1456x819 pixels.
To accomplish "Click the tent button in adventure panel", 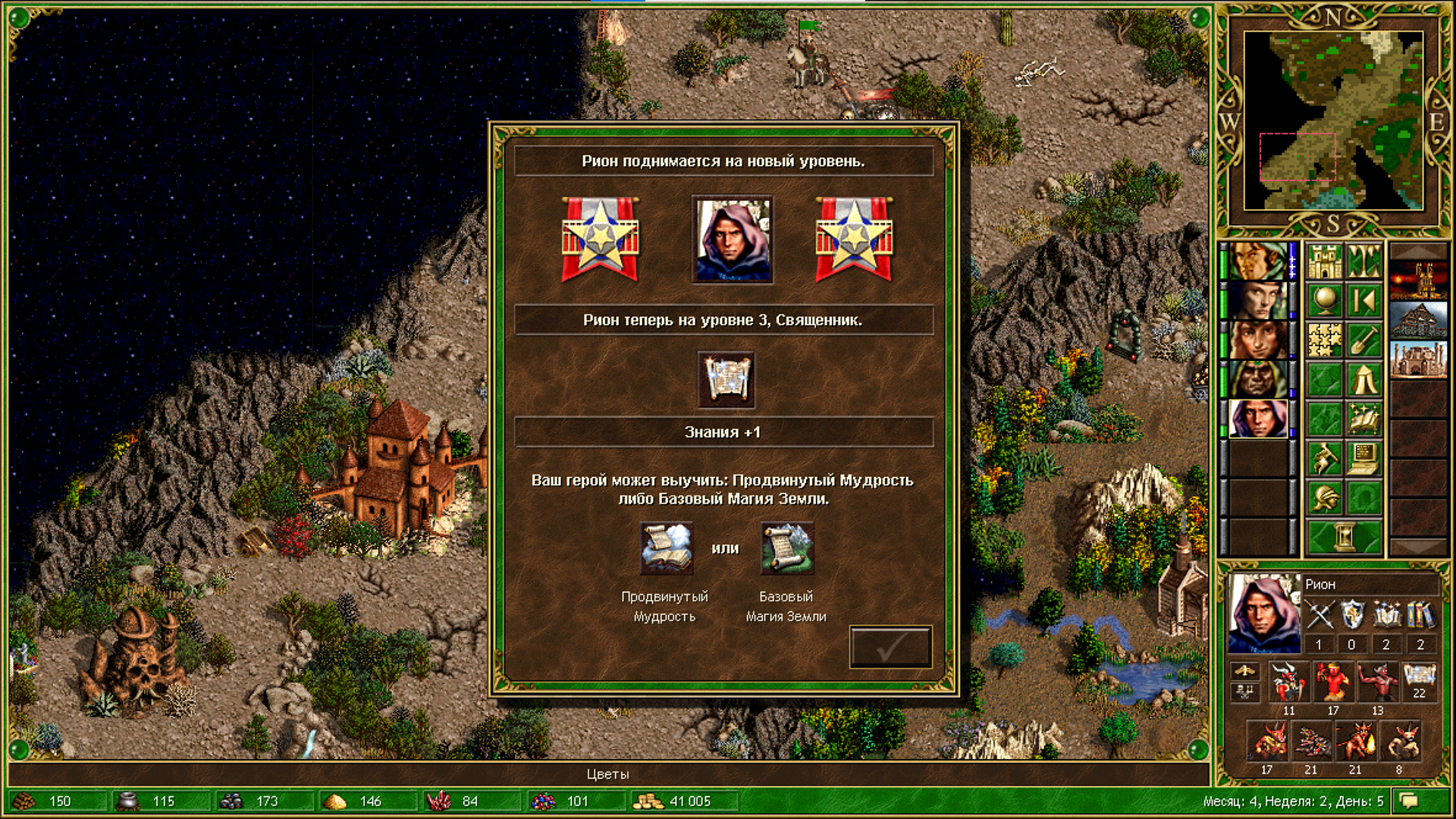I will pos(1363,380).
